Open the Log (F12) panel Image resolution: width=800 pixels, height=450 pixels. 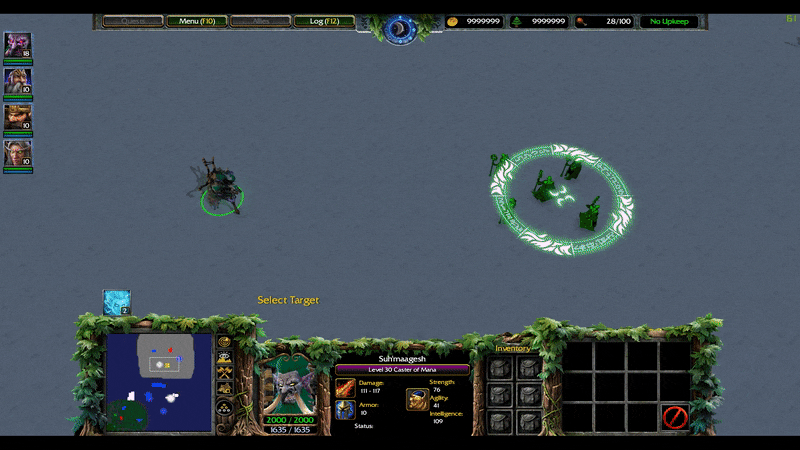[324, 21]
